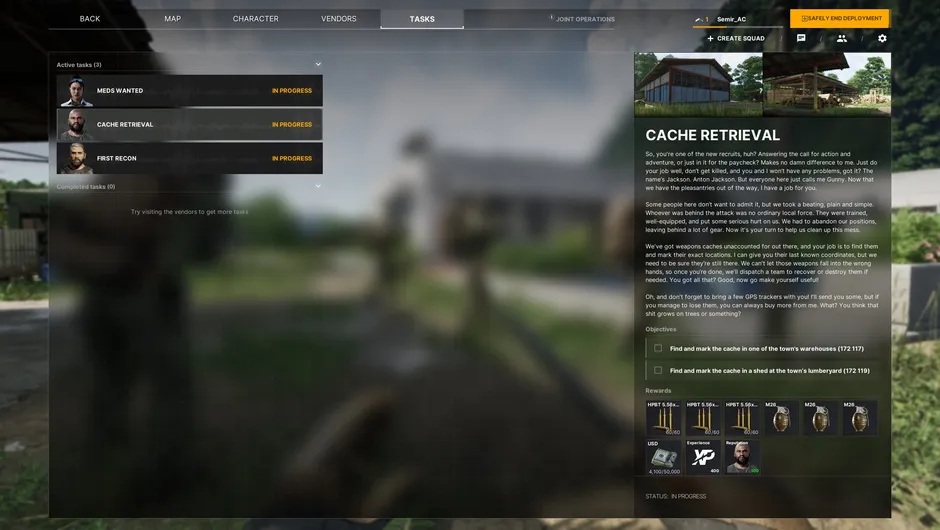The image size is (940, 530).
Task: Open the chat message icon
Action: [x=801, y=39]
